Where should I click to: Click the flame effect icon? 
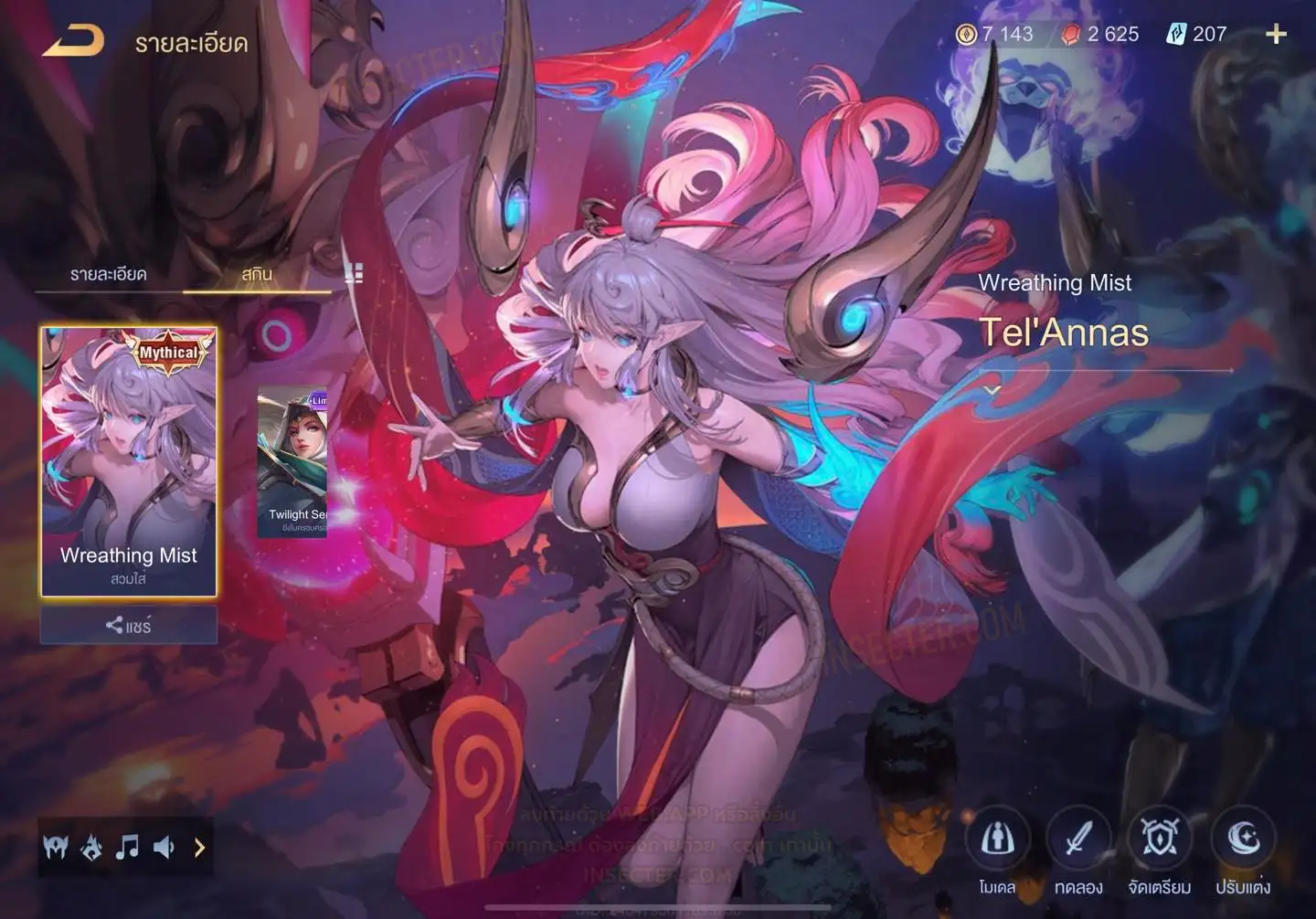[91, 848]
